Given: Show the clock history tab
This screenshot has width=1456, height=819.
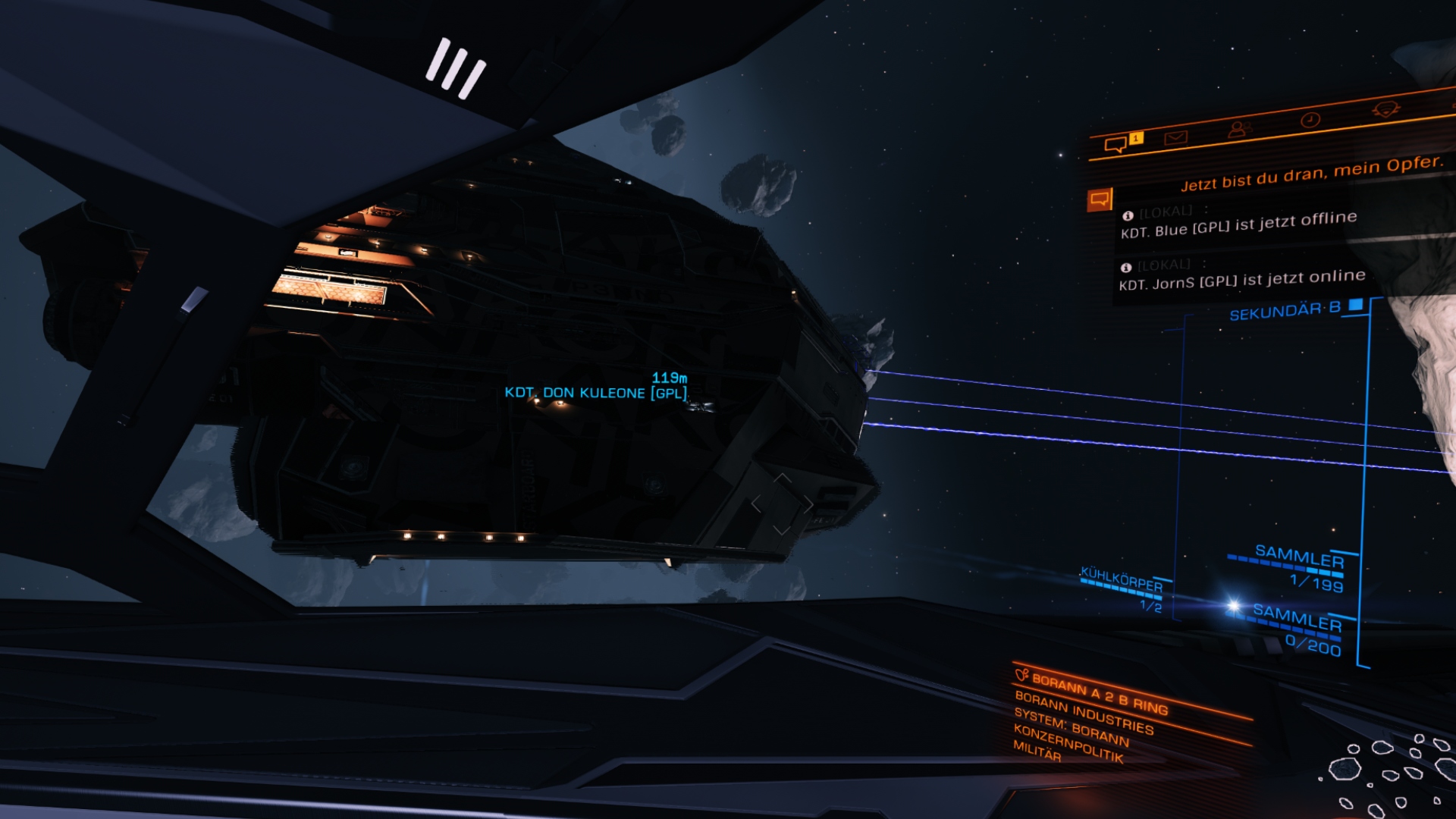Looking at the screenshot, I should (x=1310, y=120).
